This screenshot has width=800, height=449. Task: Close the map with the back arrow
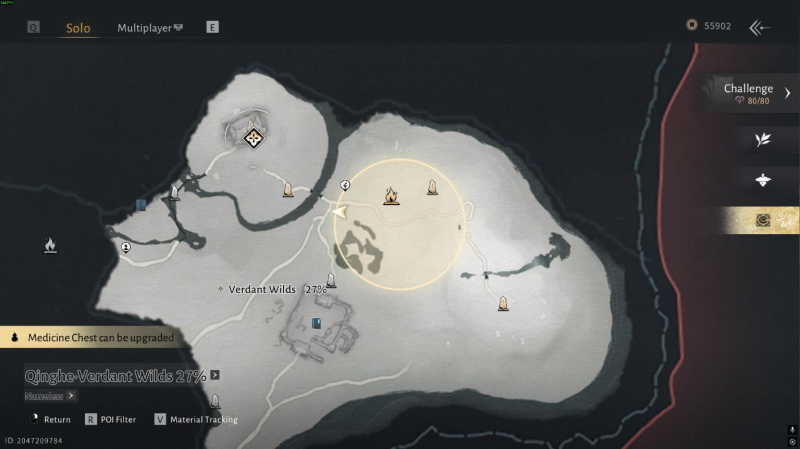[760, 27]
